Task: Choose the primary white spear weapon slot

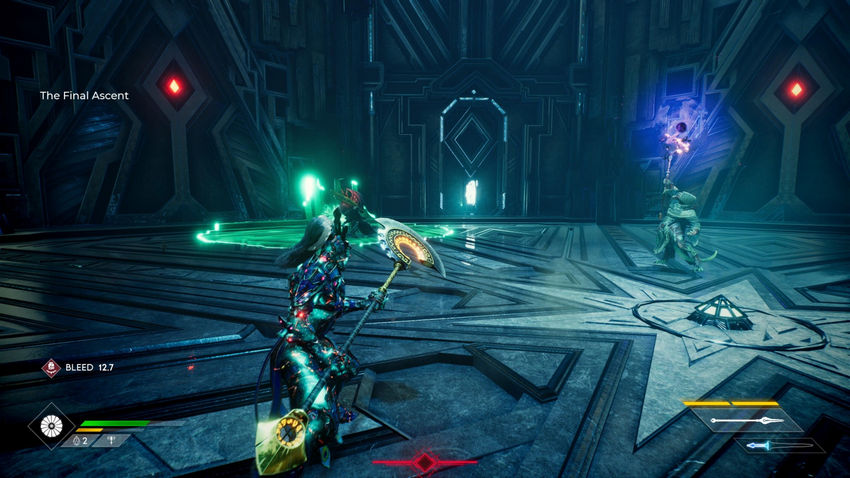Action: [x=745, y=421]
